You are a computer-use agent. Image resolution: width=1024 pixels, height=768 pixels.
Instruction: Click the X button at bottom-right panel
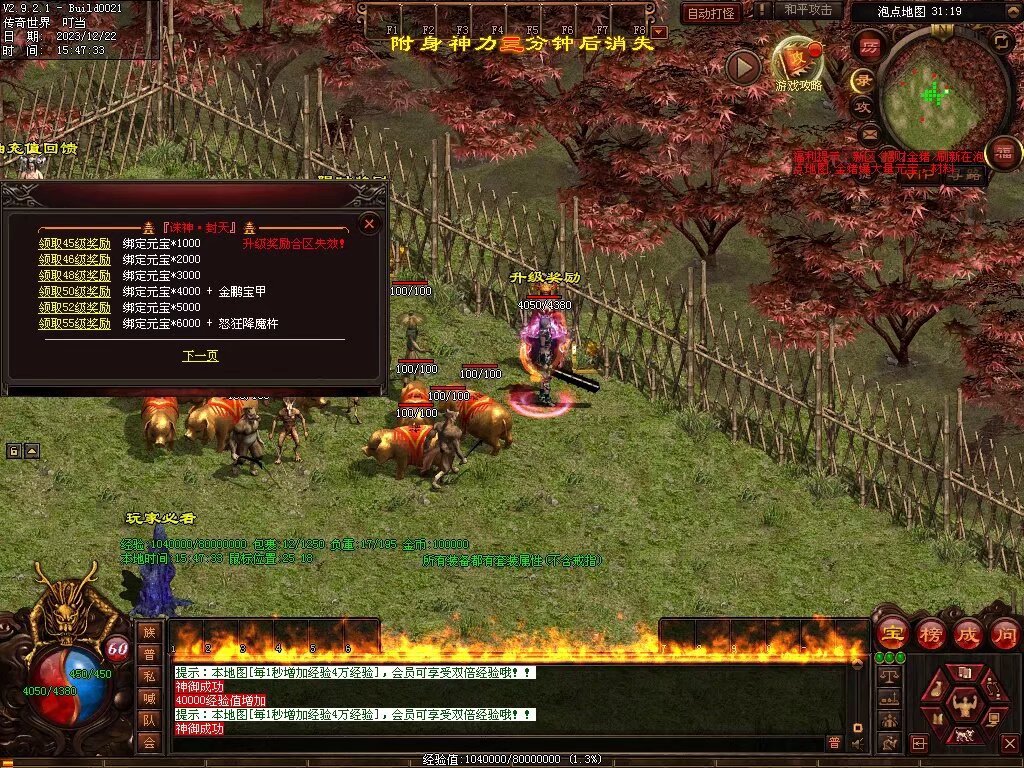click(x=1009, y=743)
